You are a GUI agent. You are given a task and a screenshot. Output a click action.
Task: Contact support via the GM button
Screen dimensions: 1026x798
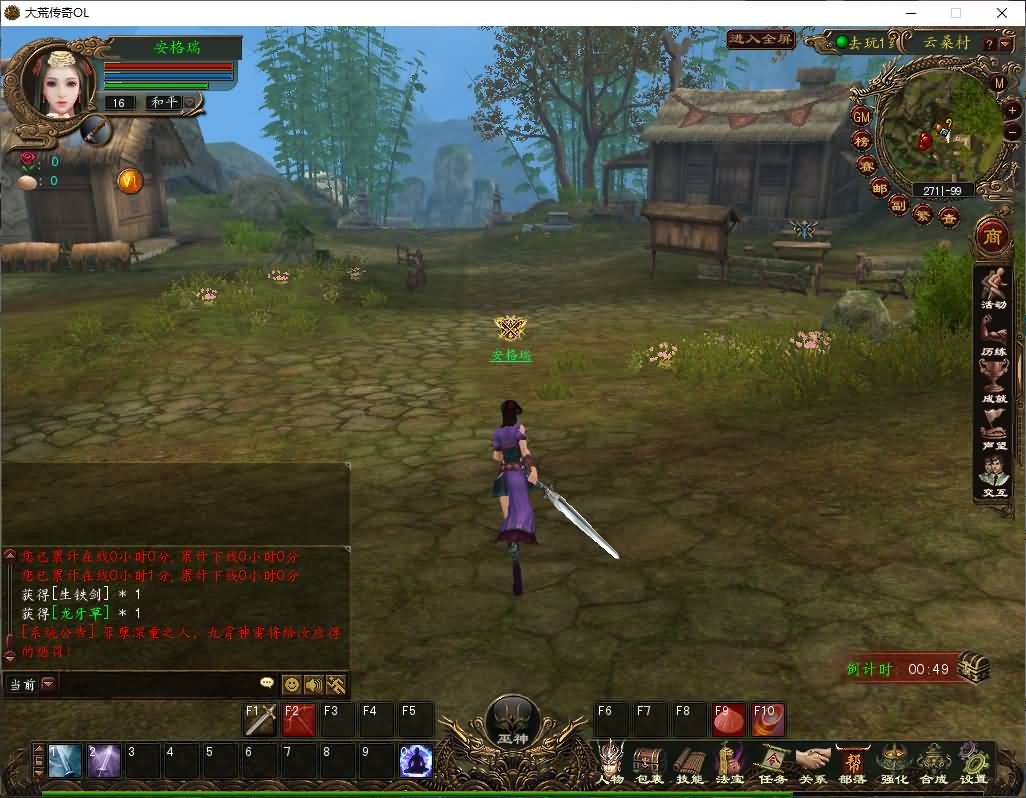861,116
